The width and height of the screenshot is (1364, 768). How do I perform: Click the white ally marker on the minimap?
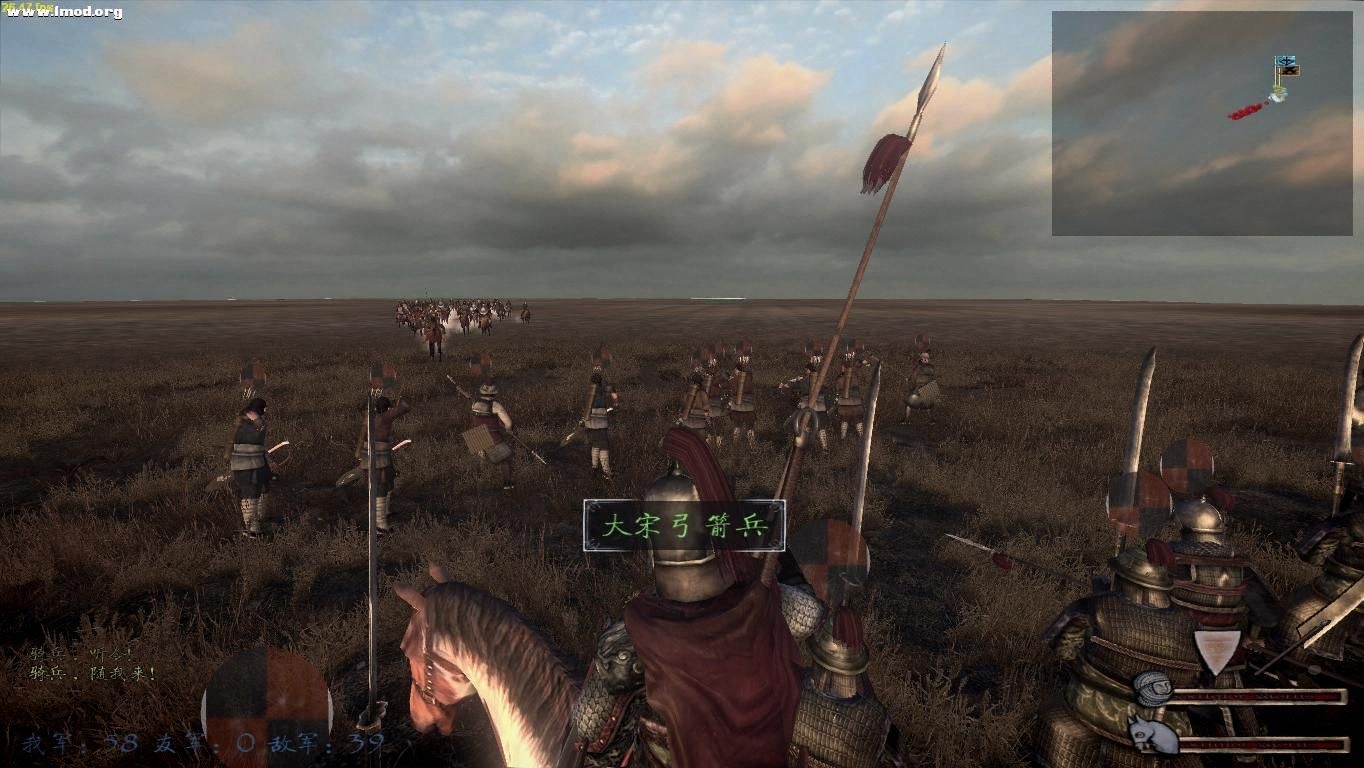[x=1278, y=96]
